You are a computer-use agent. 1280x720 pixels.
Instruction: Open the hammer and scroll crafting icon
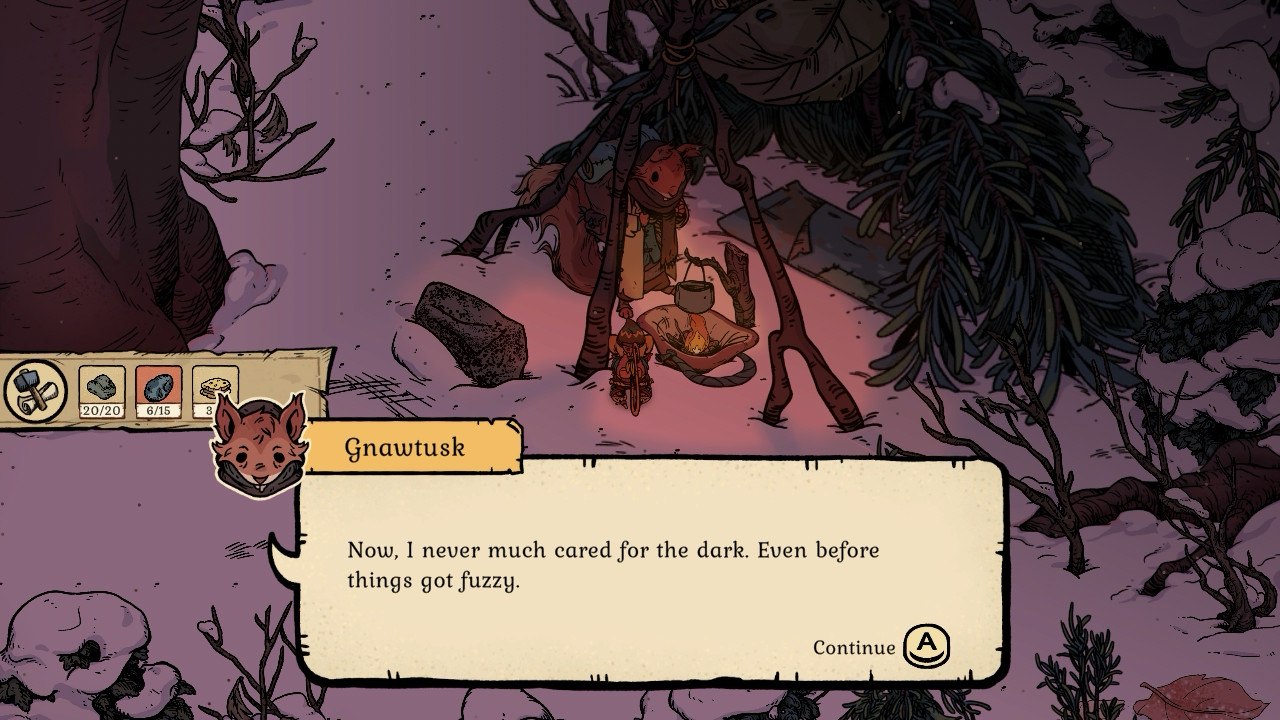35,391
